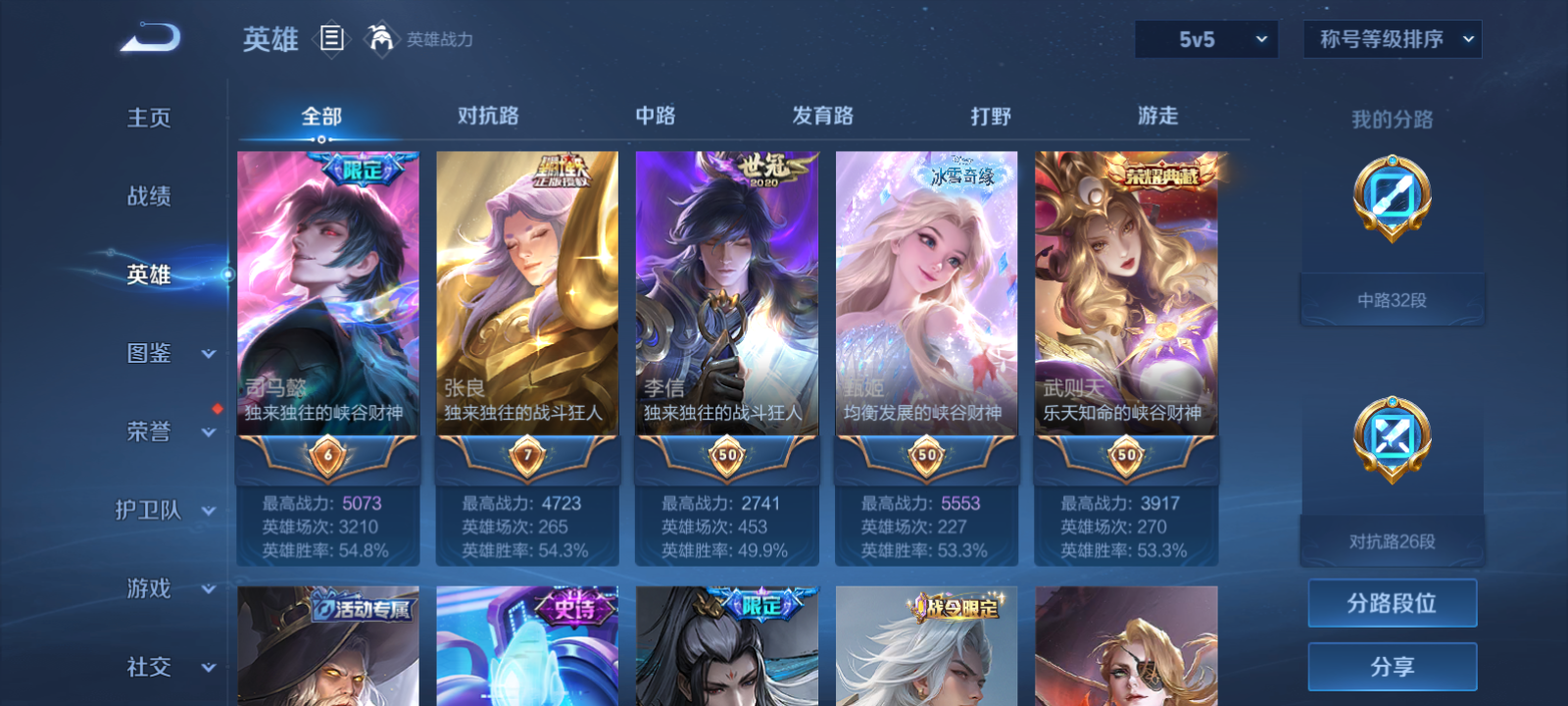This screenshot has height=706, width=1568.
Task: Click the 中路 lane badge icon
Action: [1390, 198]
